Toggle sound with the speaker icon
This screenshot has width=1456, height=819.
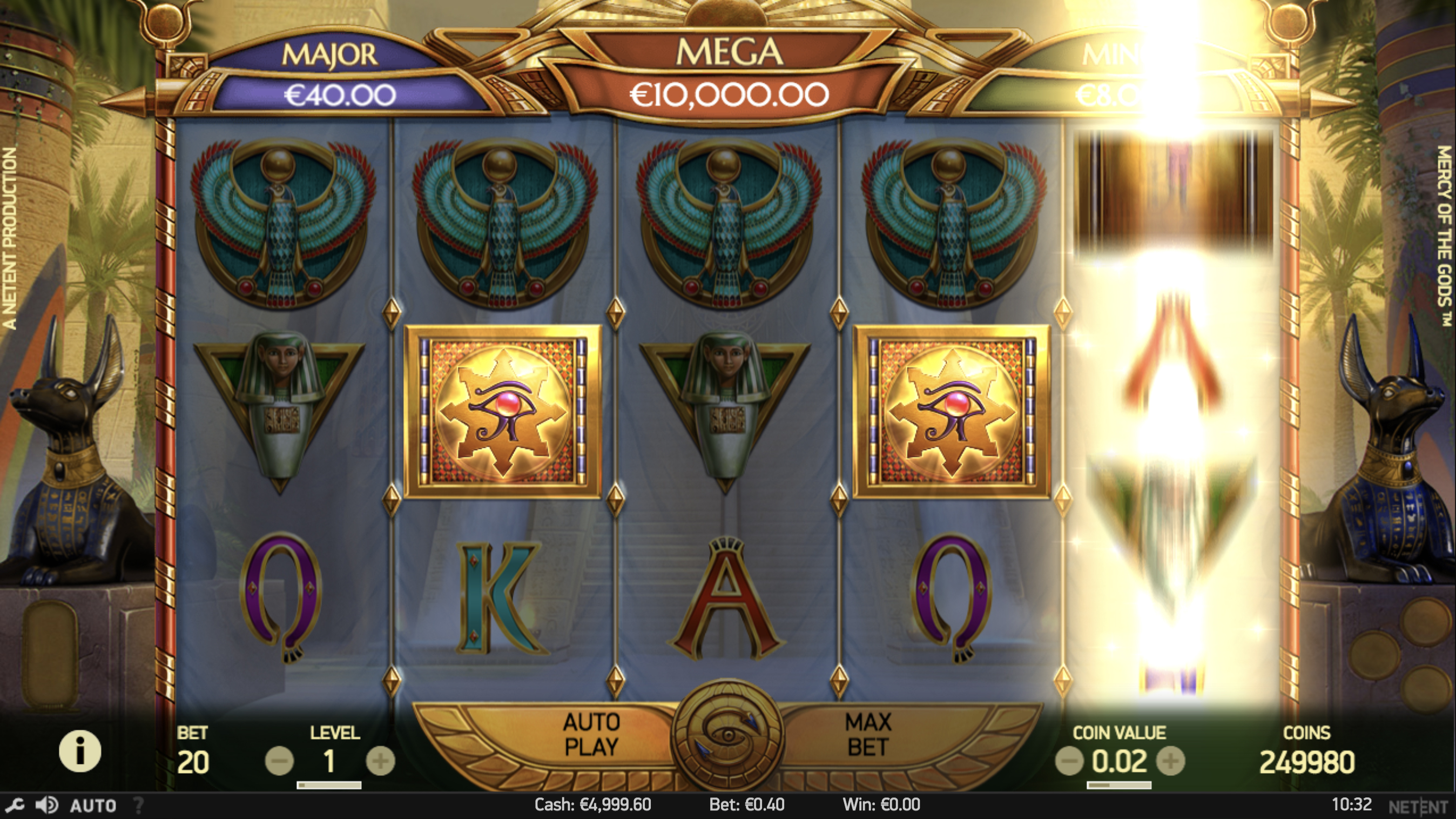point(47,805)
